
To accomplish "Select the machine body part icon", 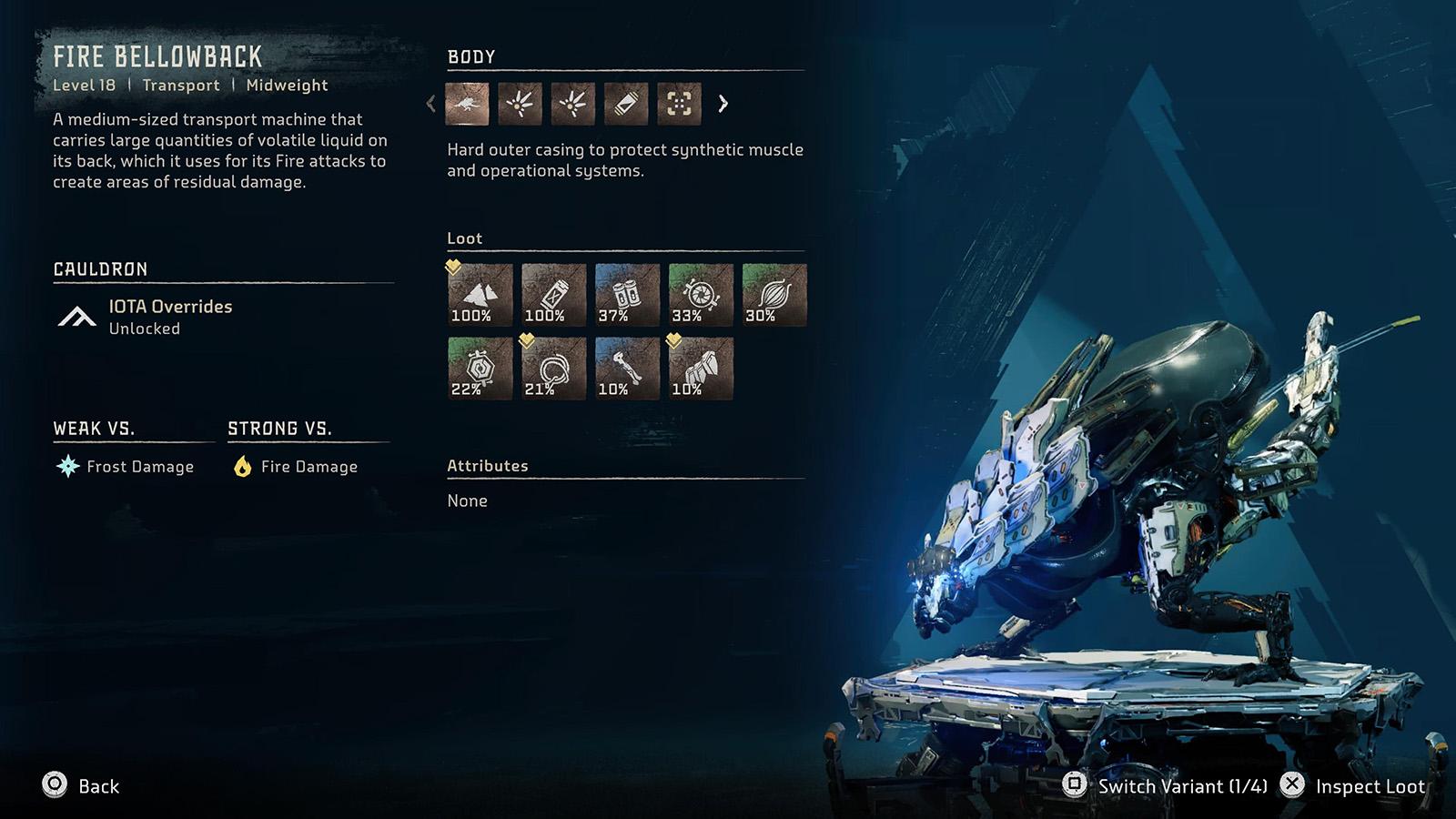I will point(467,104).
